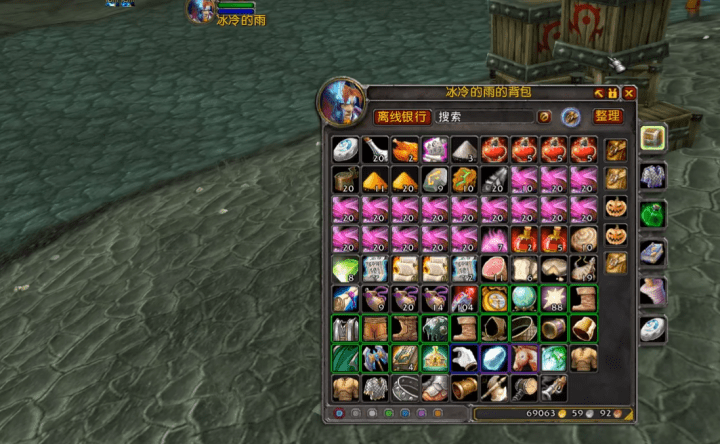
Task: Click the 搜索 search field
Action: point(485,117)
